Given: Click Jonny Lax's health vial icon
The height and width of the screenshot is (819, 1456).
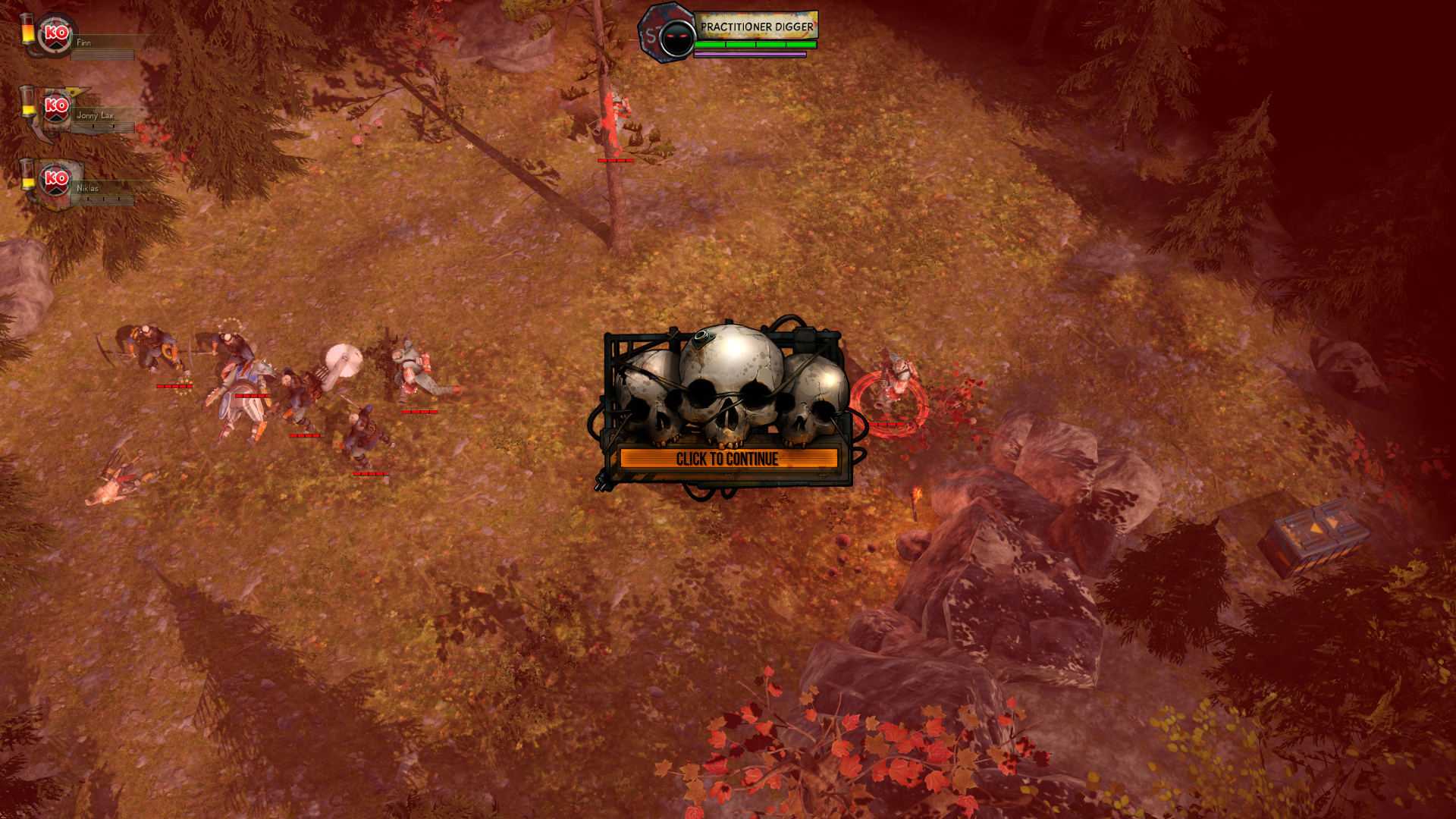Looking at the screenshot, I should [29, 104].
